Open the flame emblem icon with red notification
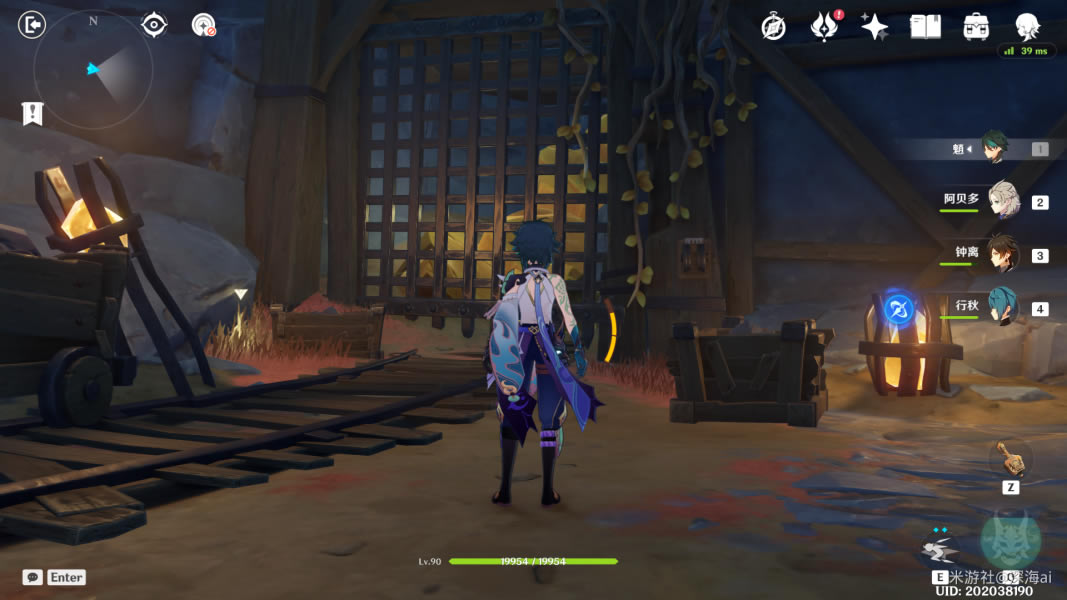 coord(824,27)
